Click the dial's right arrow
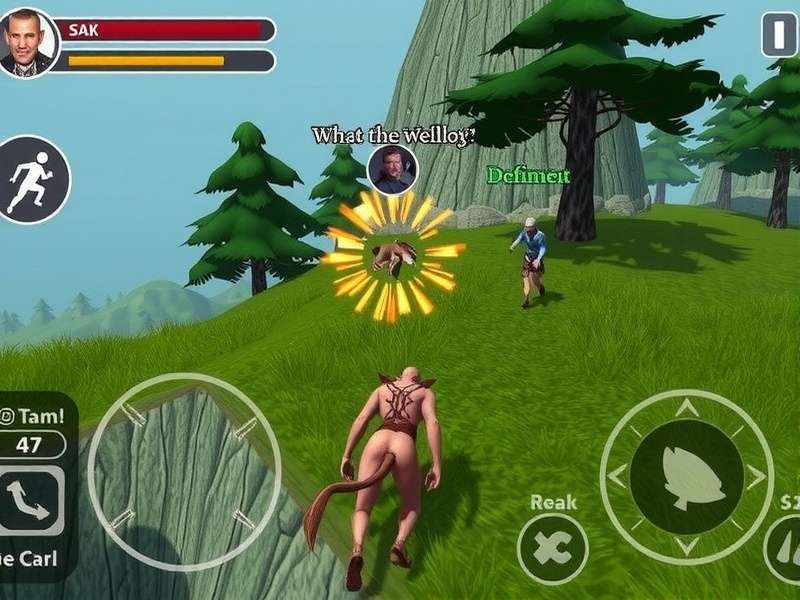800x600 pixels. [756, 477]
